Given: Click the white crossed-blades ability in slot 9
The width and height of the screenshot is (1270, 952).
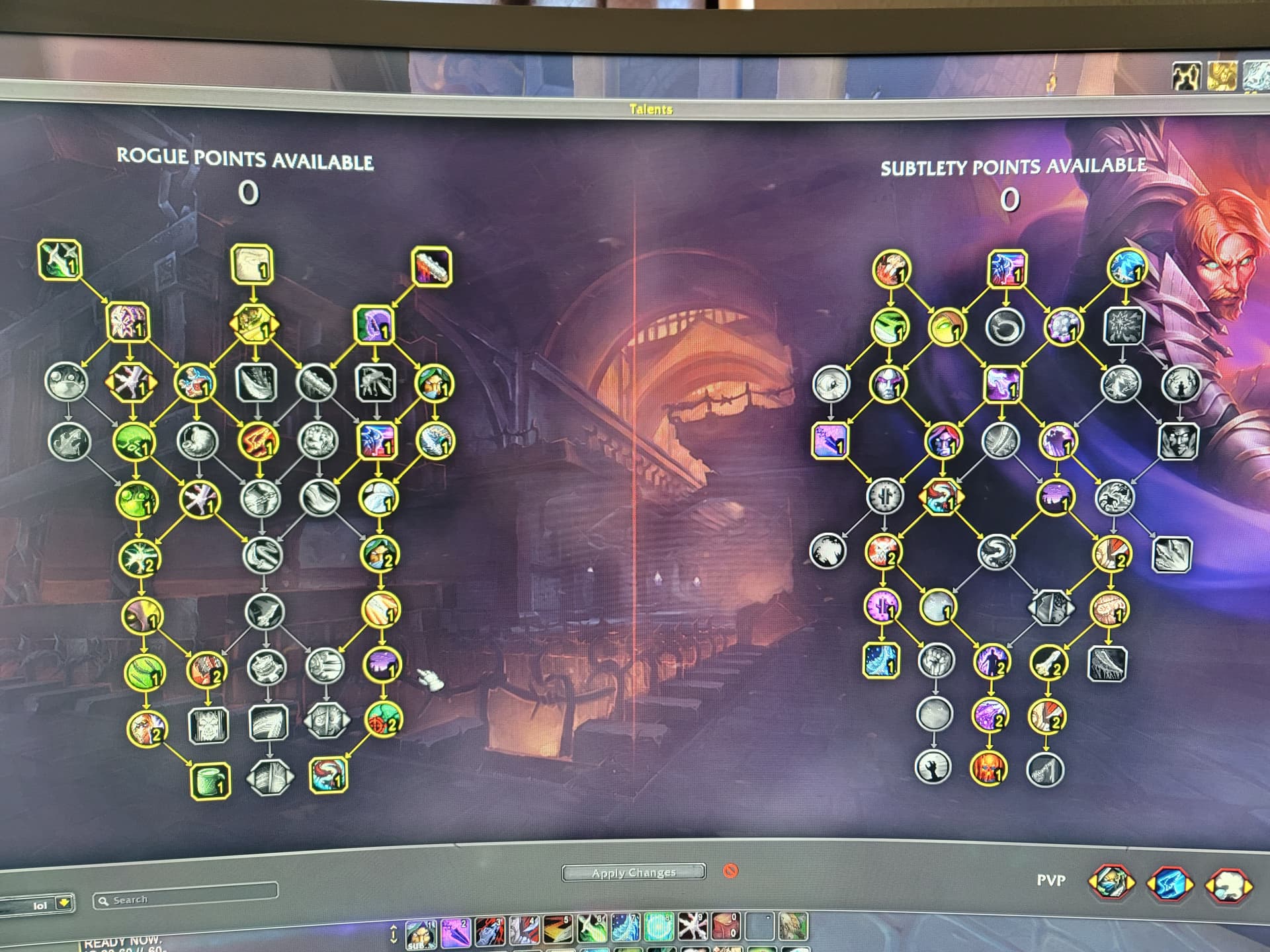Looking at the screenshot, I should [x=692, y=928].
